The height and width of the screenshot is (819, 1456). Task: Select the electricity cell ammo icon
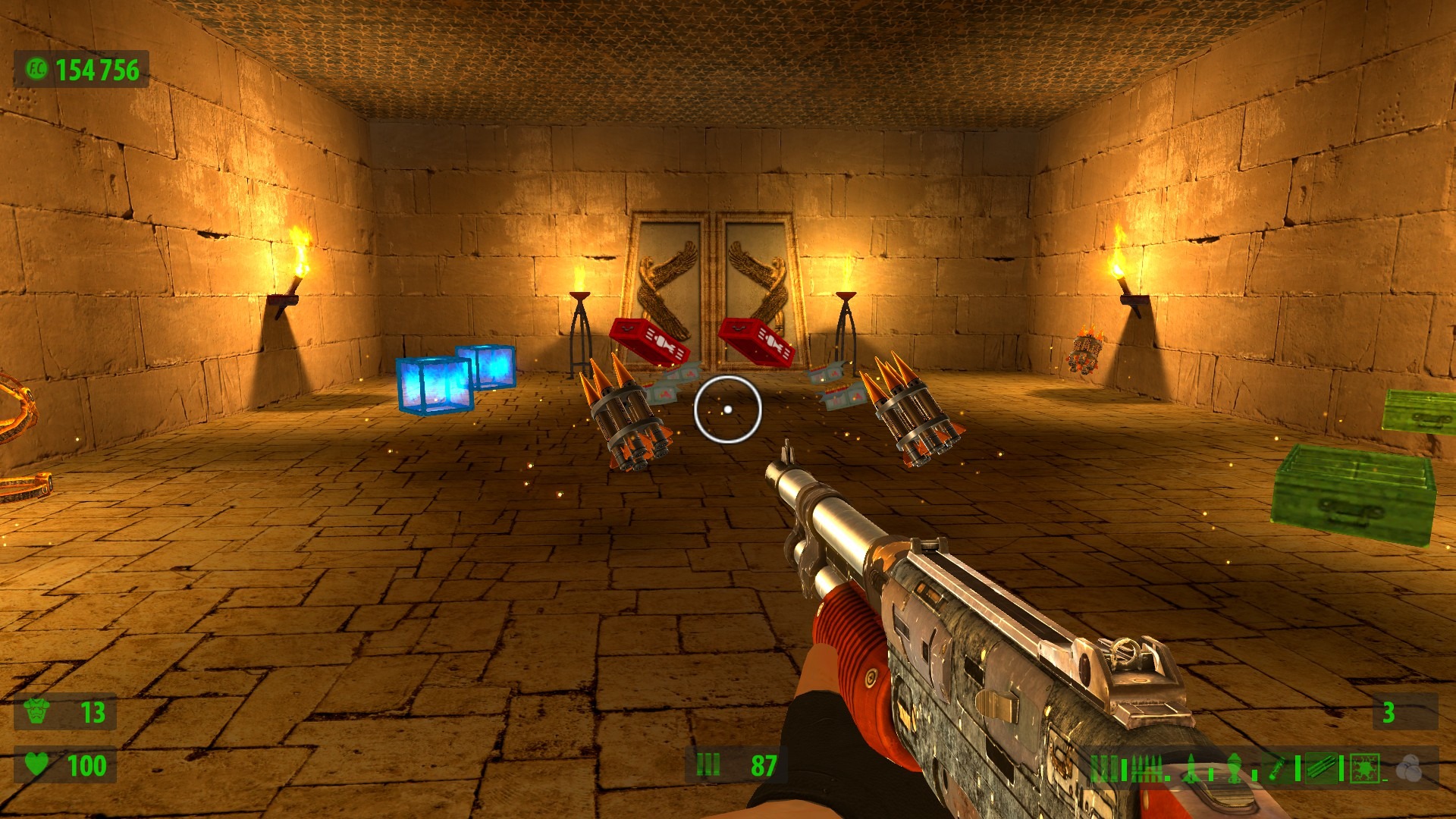(1365, 768)
